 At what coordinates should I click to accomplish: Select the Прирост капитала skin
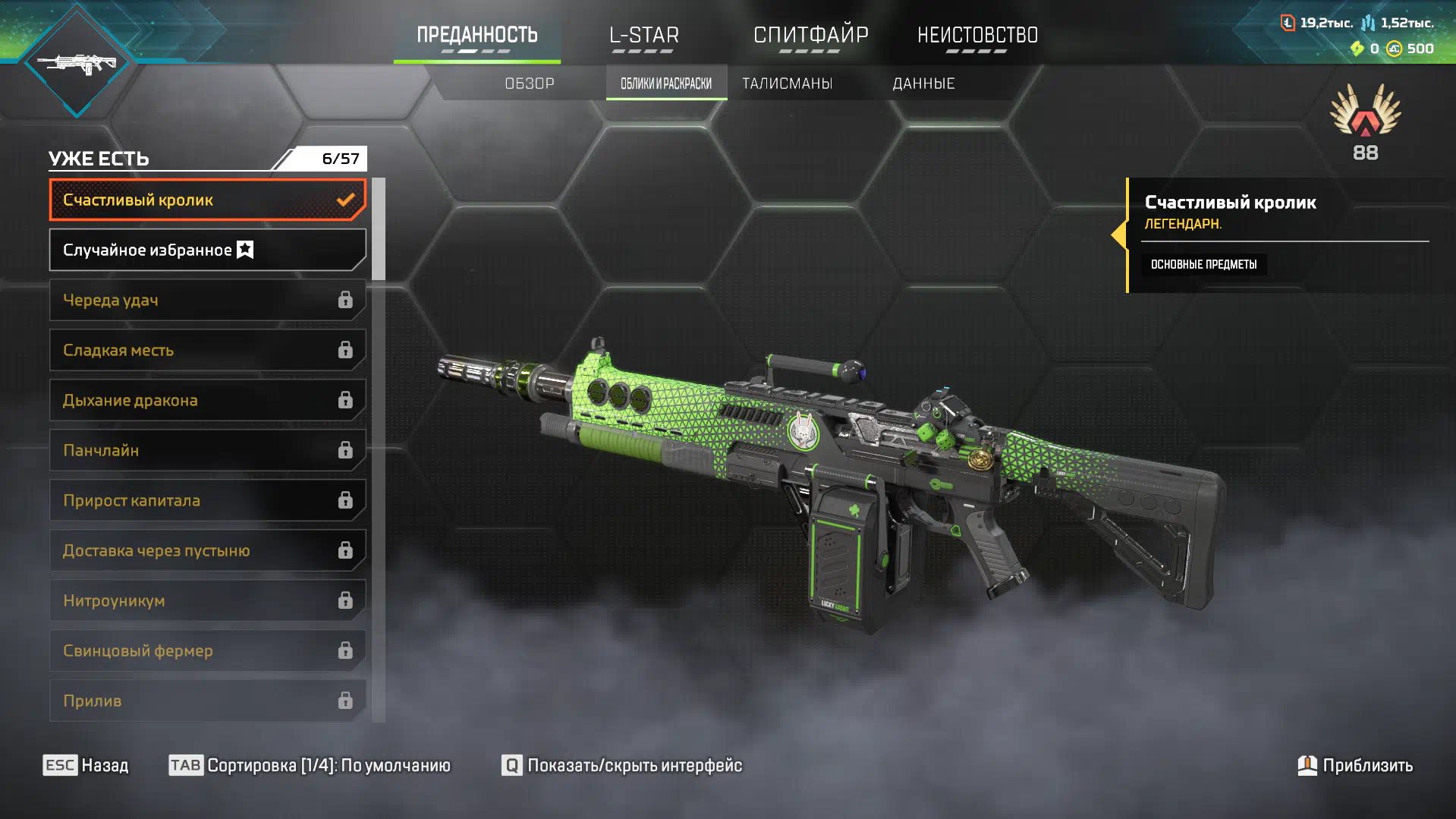tap(207, 500)
